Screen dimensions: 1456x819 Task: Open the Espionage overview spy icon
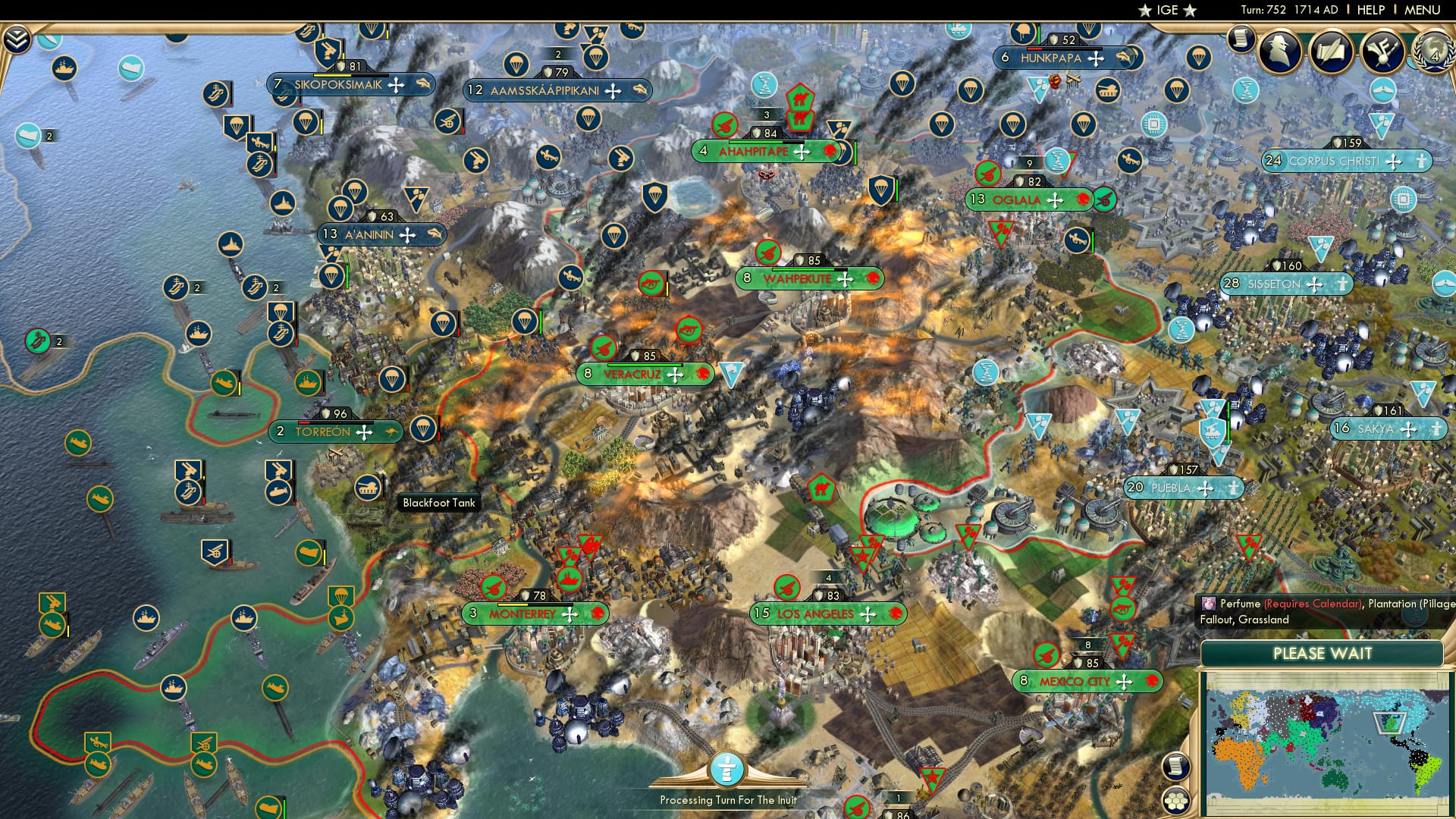1279,50
